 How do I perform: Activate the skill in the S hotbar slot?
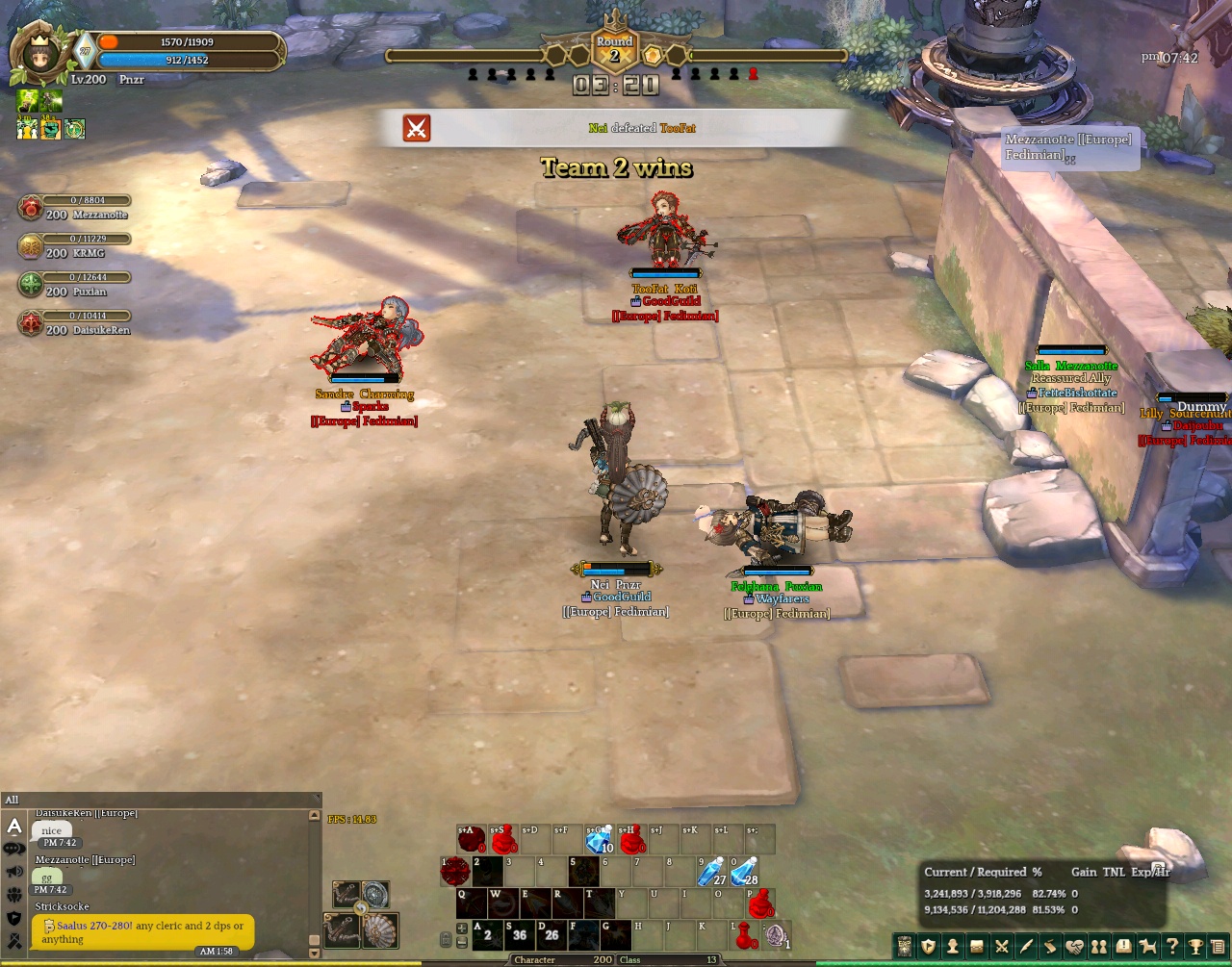pos(519,934)
